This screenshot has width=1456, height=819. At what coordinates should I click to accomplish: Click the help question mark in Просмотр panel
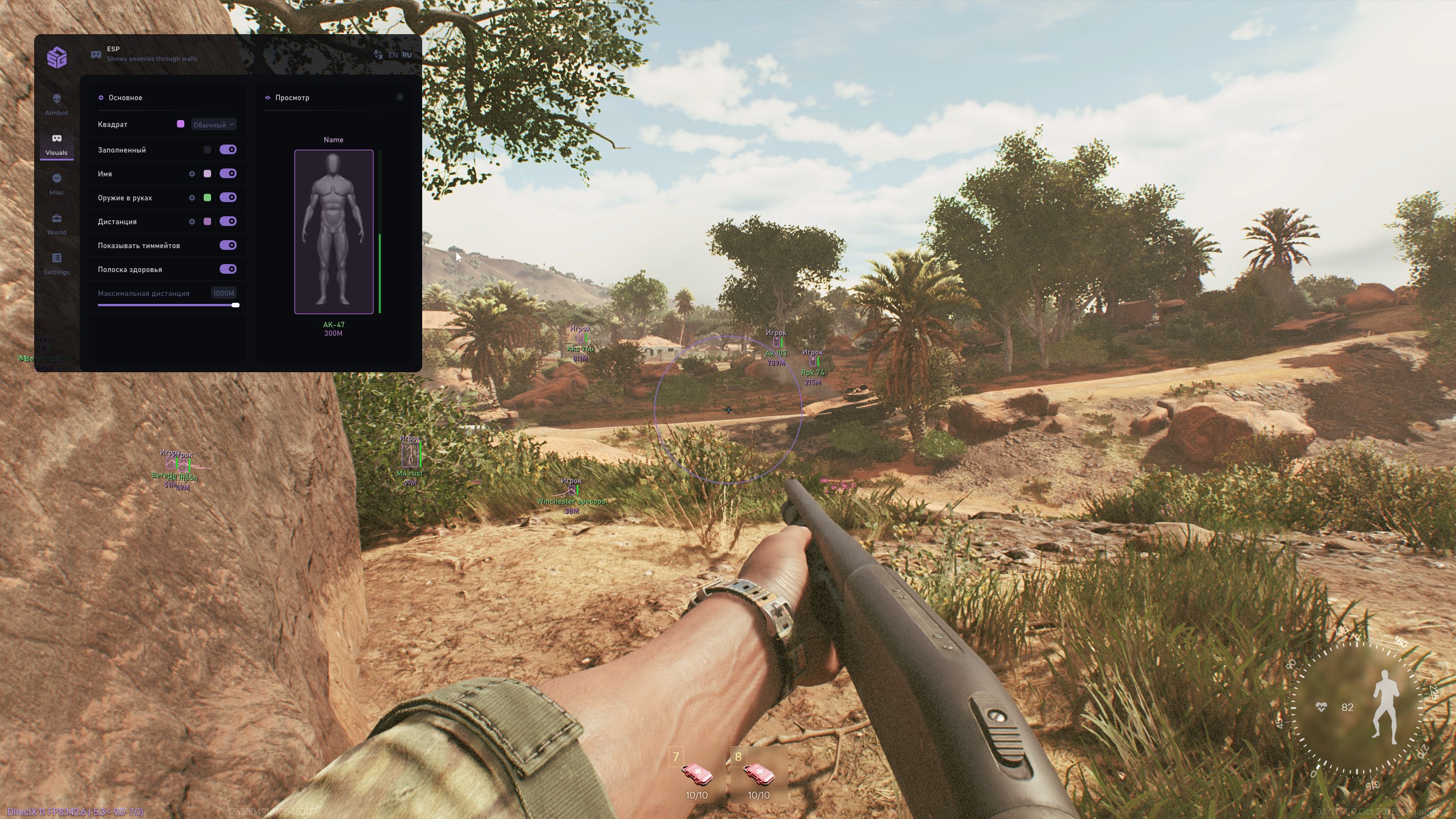(x=400, y=97)
